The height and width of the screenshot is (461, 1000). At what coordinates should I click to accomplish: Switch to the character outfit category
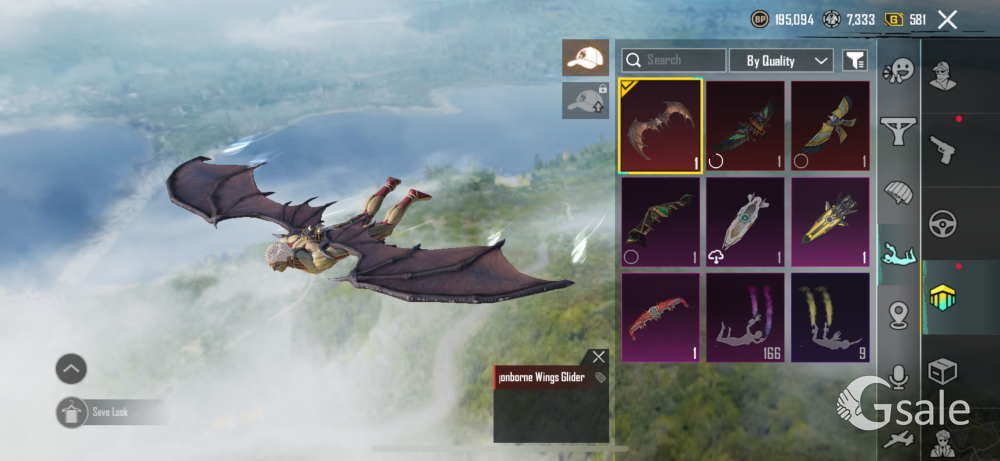(x=943, y=76)
